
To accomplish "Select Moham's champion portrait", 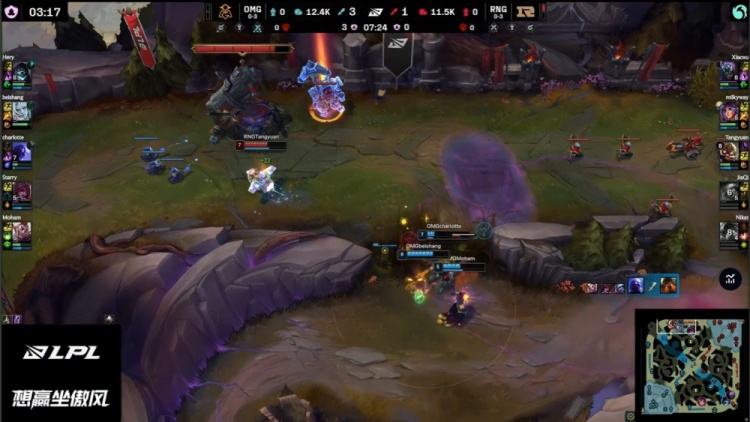I will click(22, 232).
